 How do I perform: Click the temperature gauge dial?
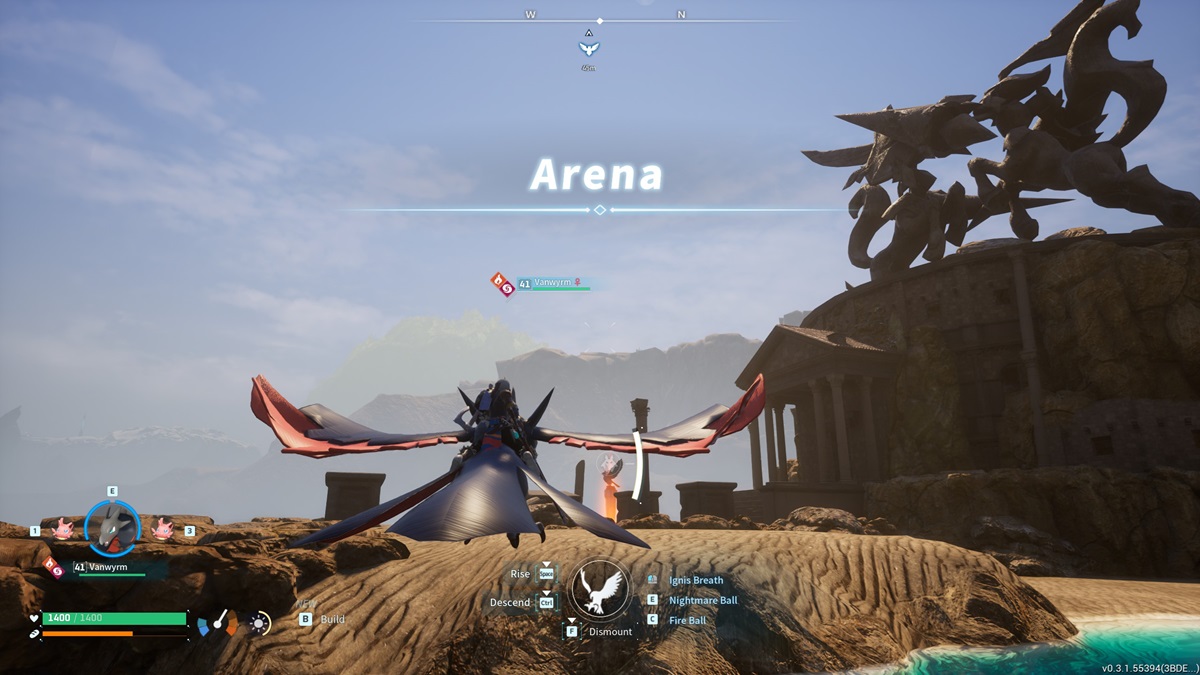point(217,624)
